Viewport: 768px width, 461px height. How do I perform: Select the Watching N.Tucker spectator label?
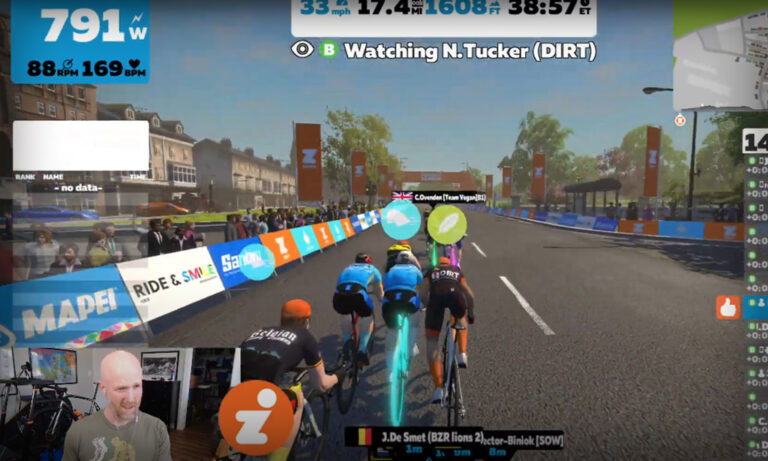pos(469,50)
